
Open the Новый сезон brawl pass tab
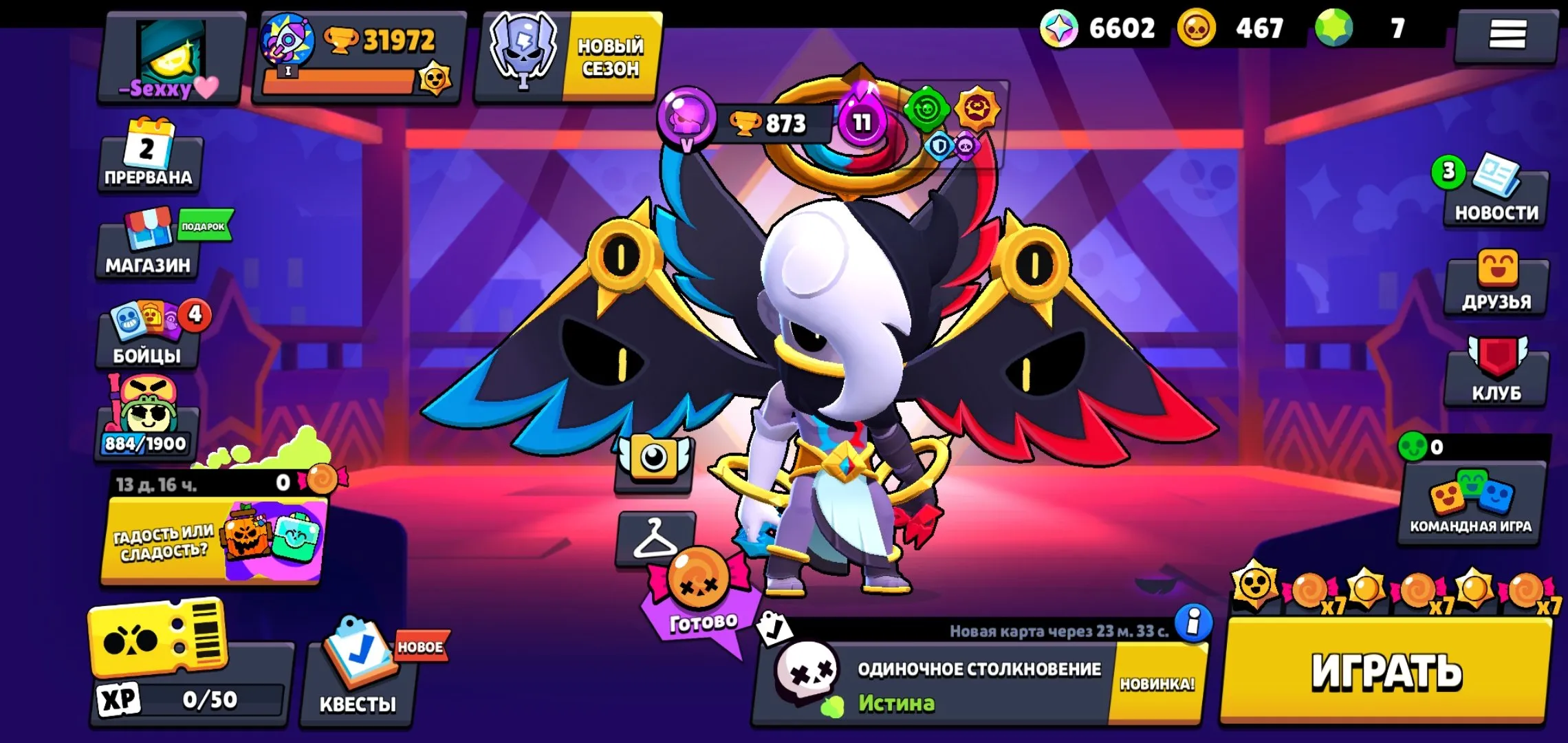(571, 55)
